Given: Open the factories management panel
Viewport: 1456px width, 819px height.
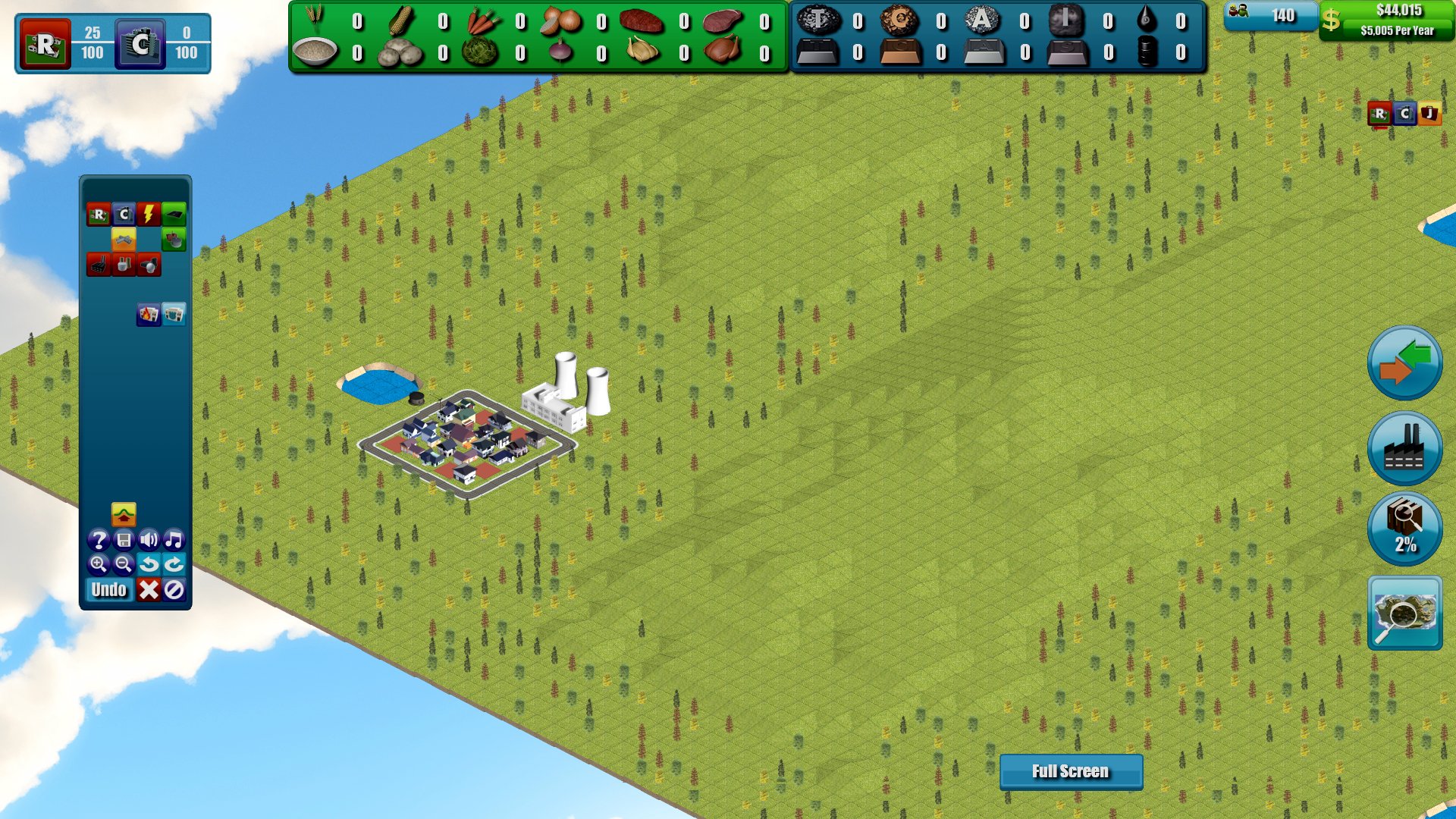Looking at the screenshot, I should pos(1404,449).
